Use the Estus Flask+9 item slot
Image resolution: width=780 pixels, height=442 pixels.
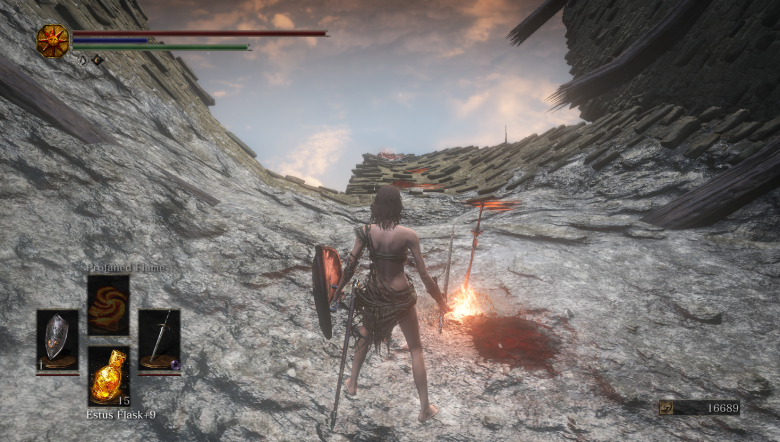coord(108,375)
